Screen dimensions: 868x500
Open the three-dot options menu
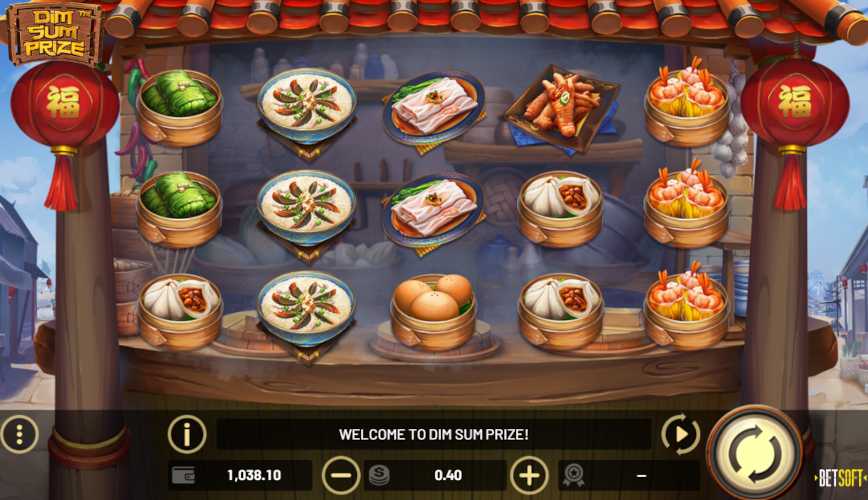pyautogui.click(x=20, y=434)
